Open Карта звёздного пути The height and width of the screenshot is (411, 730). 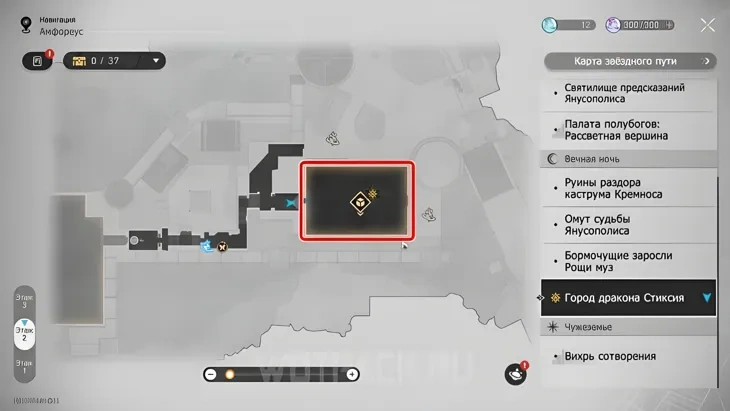(x=630, y=62)
